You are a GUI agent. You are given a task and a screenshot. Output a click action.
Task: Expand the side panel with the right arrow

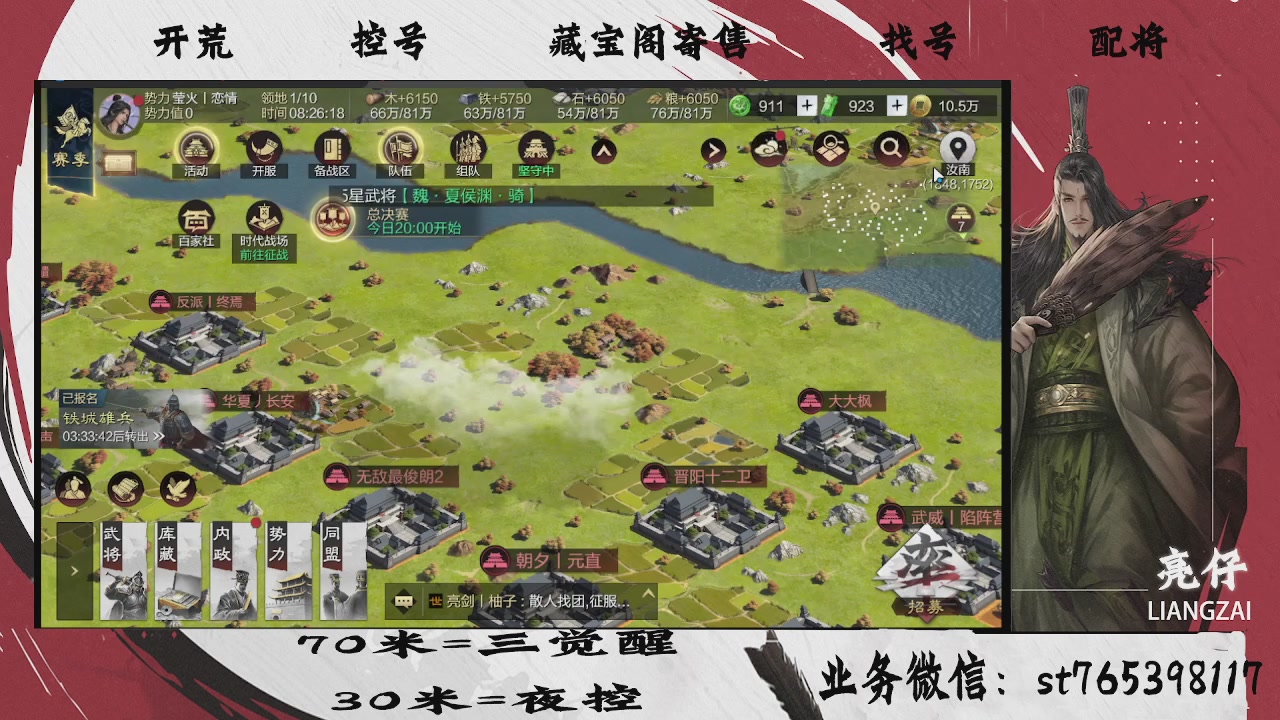tap(74, 571)
